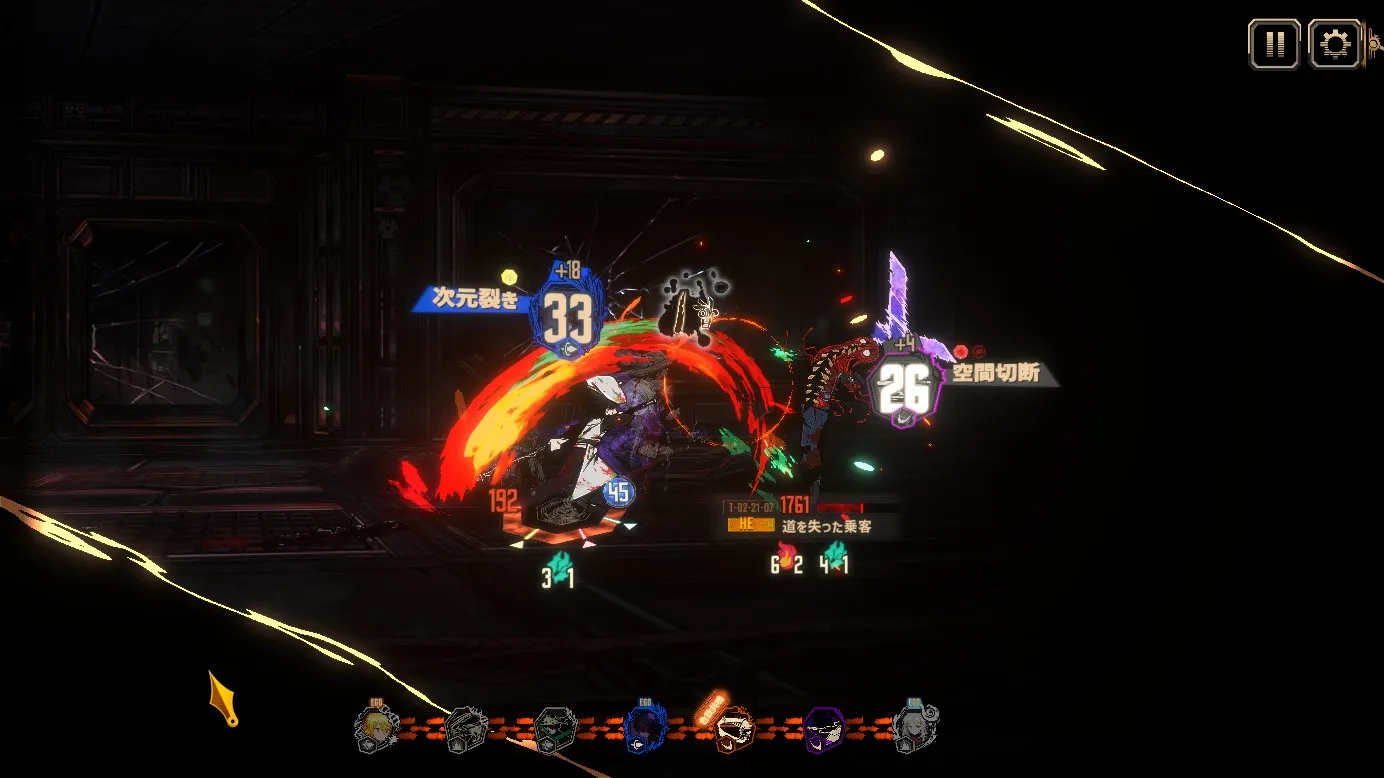Pause the battle
Image resolution: width=1384 pixels, height=778 pixels.
[1274, 45]
